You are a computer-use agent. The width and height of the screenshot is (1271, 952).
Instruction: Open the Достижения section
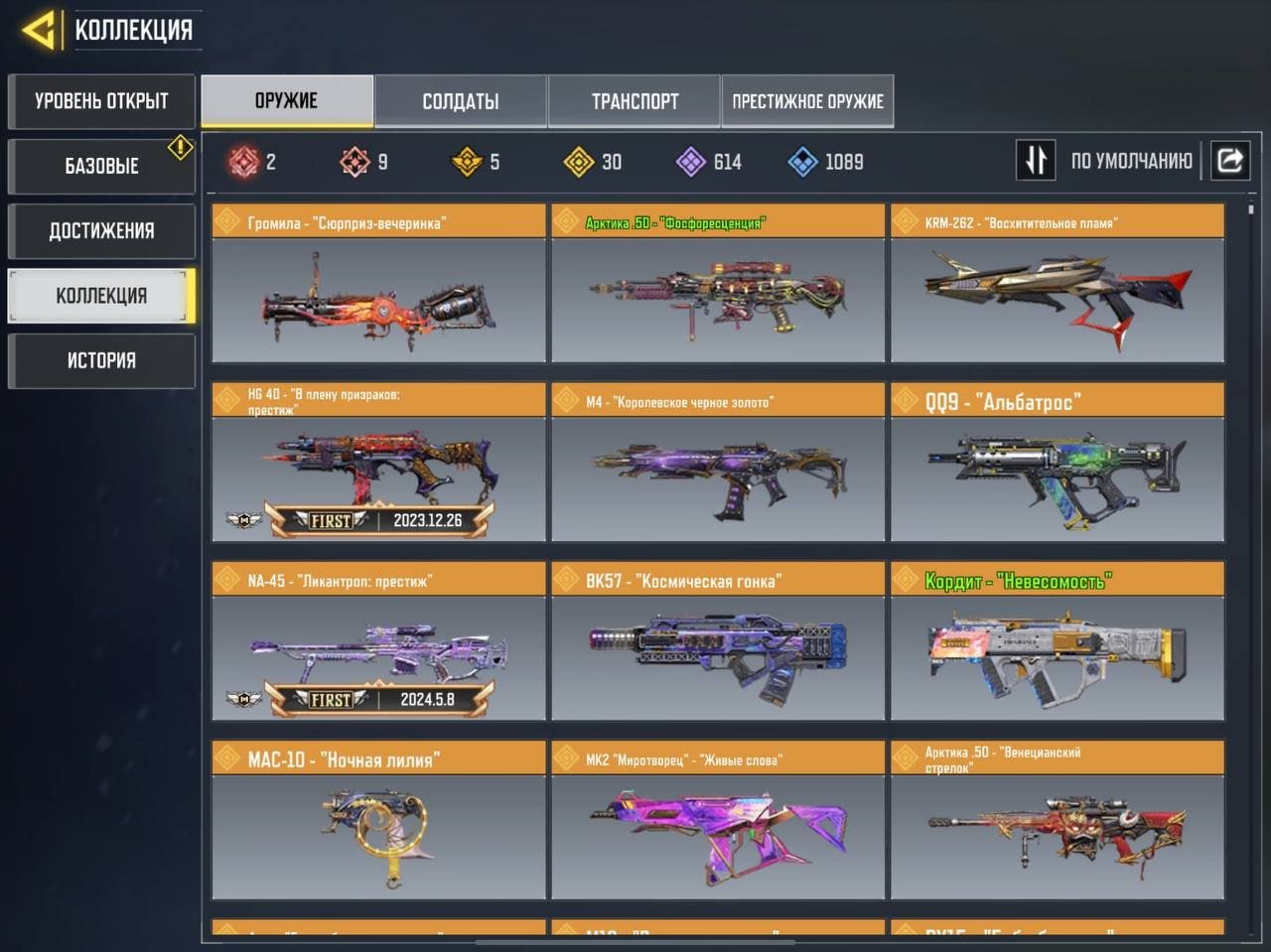click(x=101, y=231)
